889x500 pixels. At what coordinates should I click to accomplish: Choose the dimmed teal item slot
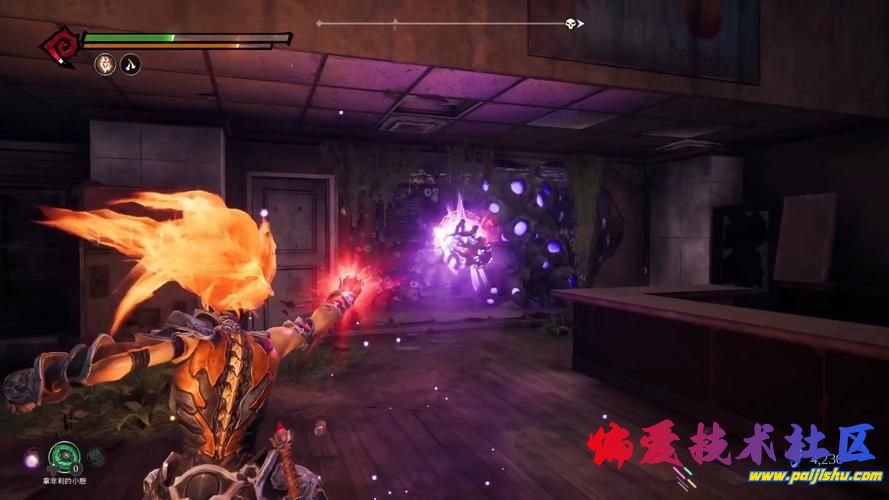(x=96, y=456)
